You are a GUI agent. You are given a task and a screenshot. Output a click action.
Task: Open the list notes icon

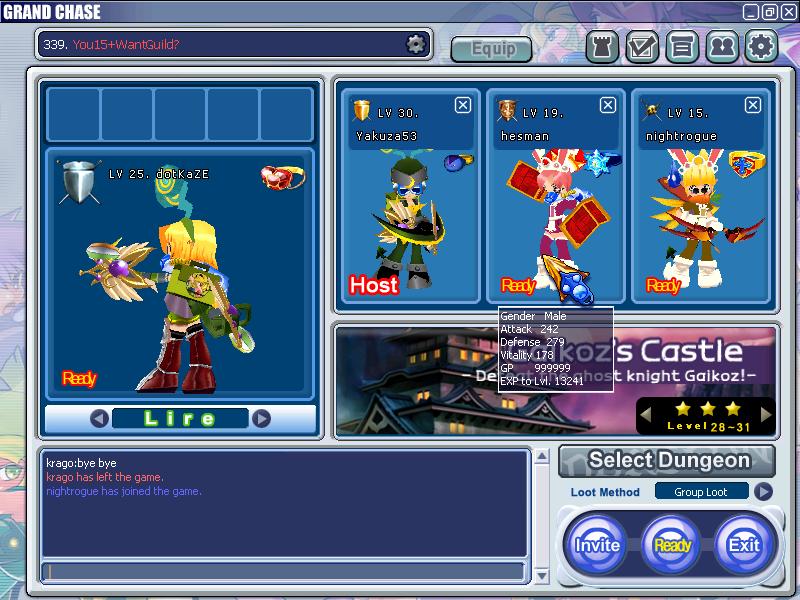coord(682,46)
